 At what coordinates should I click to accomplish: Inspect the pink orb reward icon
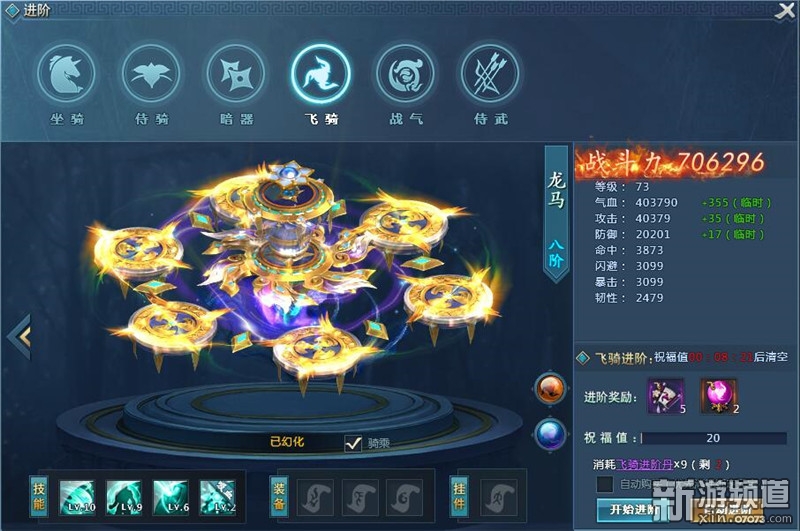(x=718, y=395)
